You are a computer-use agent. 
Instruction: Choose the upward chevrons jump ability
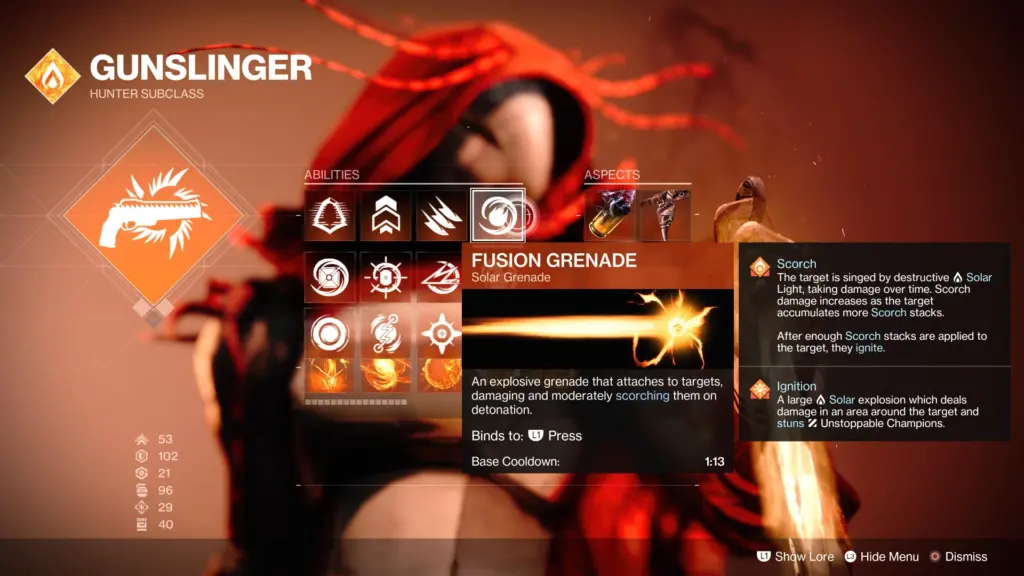(x=385, y=215)
